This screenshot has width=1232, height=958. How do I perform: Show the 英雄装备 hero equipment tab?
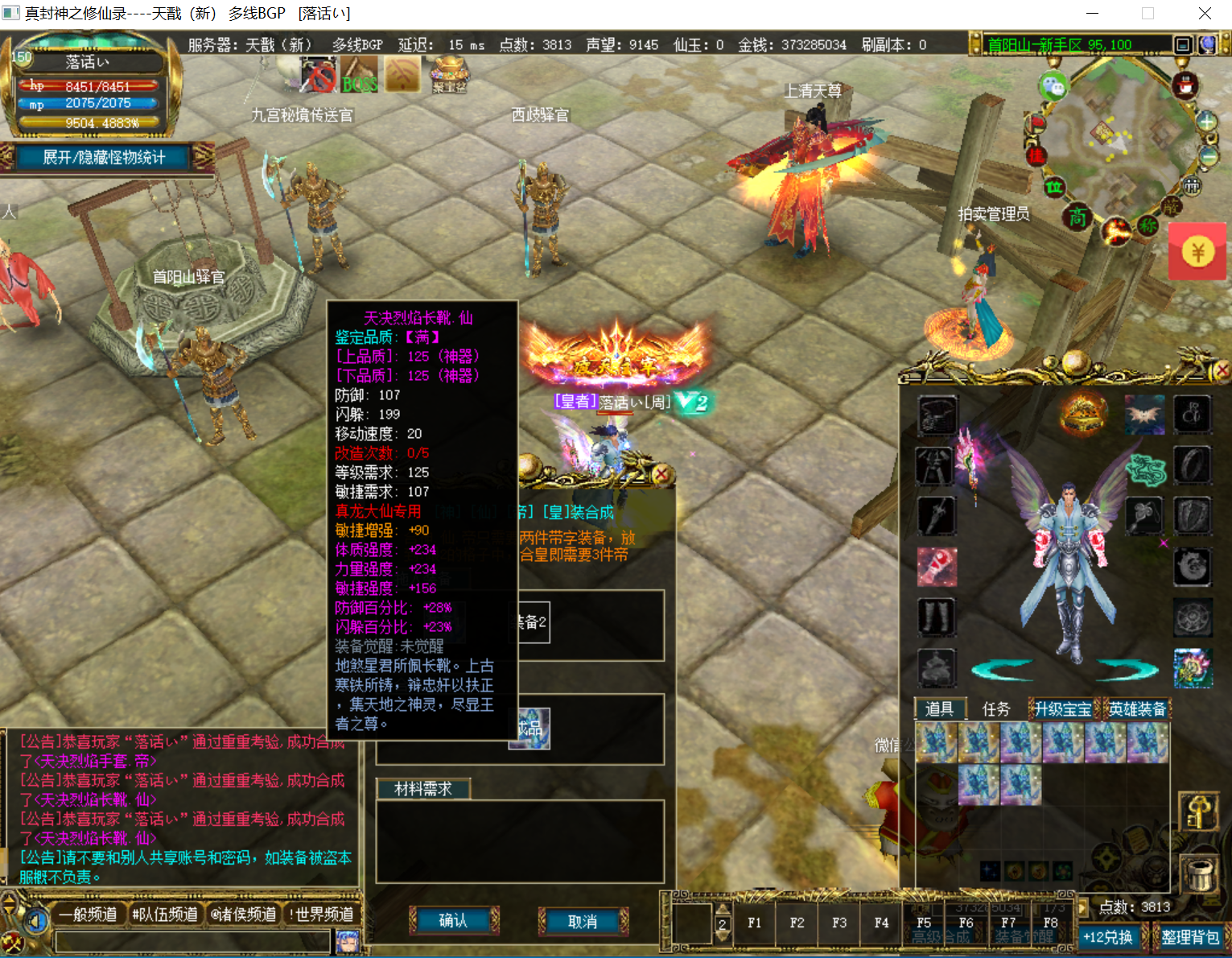1136,708
